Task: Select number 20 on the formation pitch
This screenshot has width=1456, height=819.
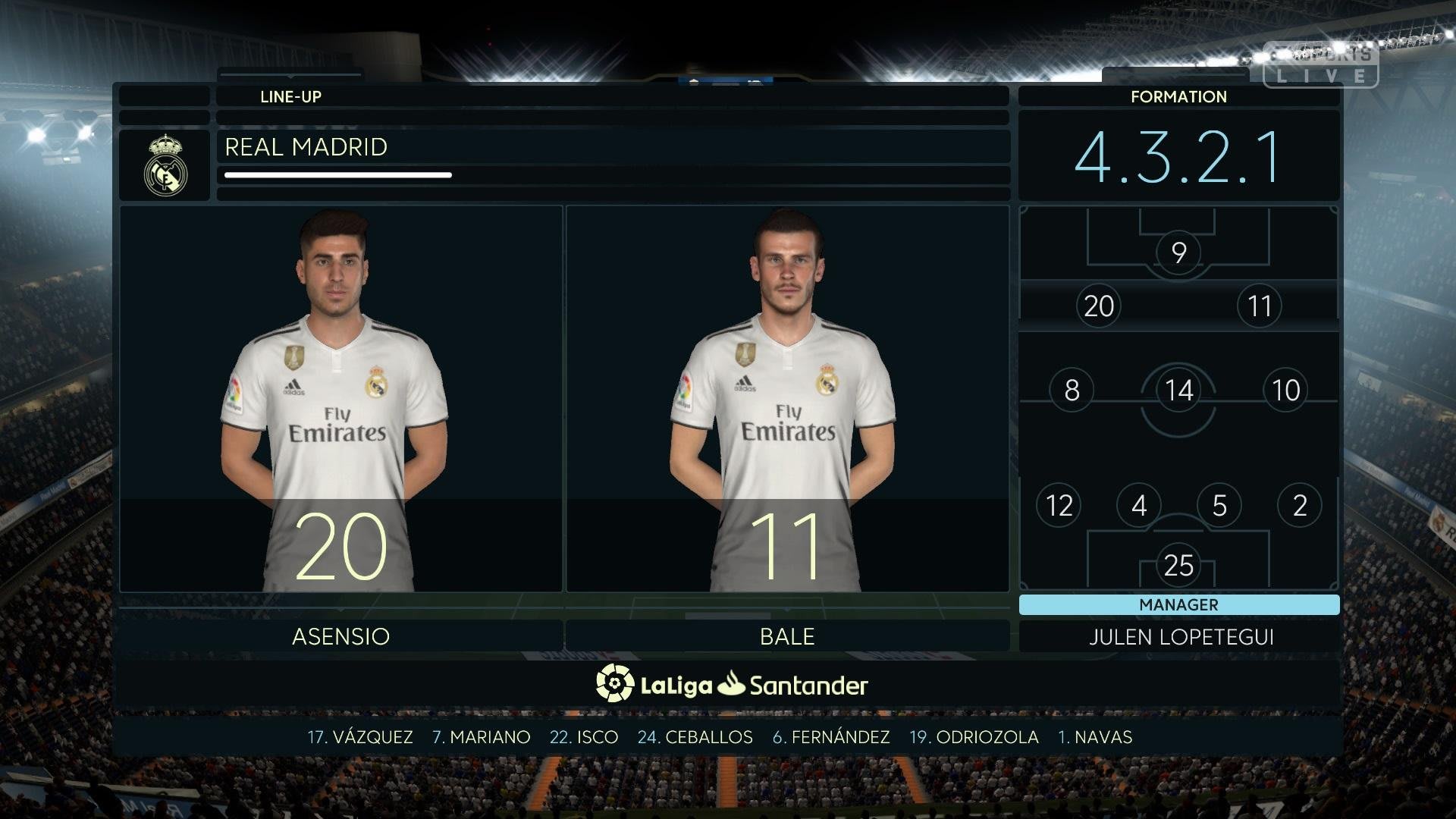Action: tap(1099, 306)
